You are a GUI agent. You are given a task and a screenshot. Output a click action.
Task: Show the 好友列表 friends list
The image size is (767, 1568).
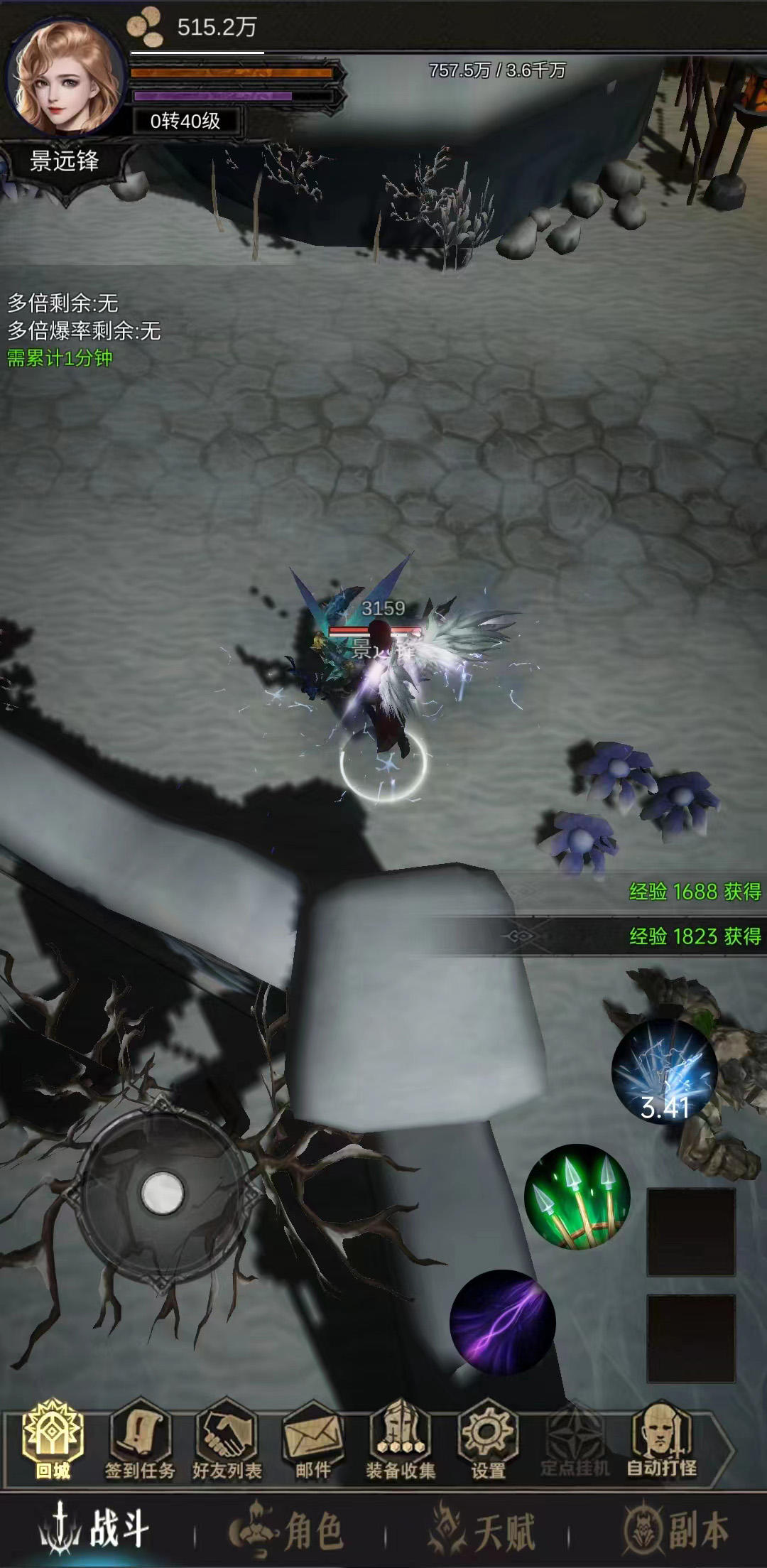tap(227, 1439)
